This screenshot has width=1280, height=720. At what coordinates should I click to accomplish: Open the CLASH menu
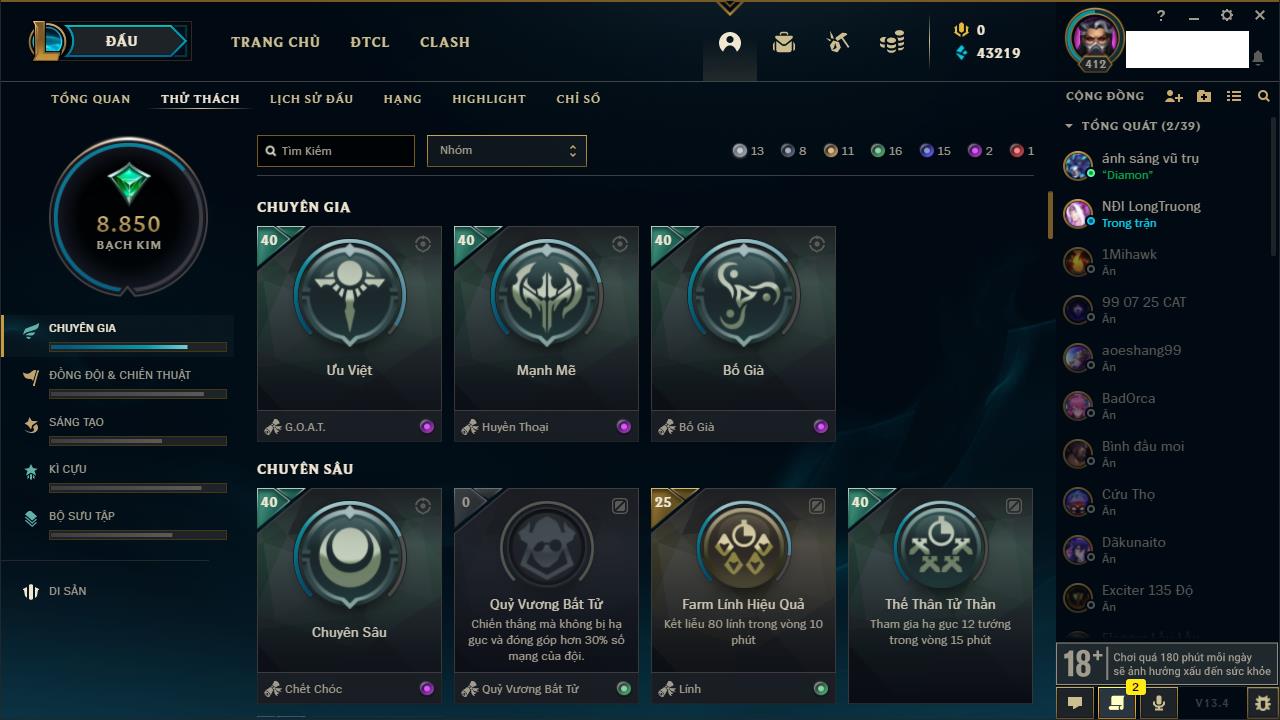pos(445,42)
